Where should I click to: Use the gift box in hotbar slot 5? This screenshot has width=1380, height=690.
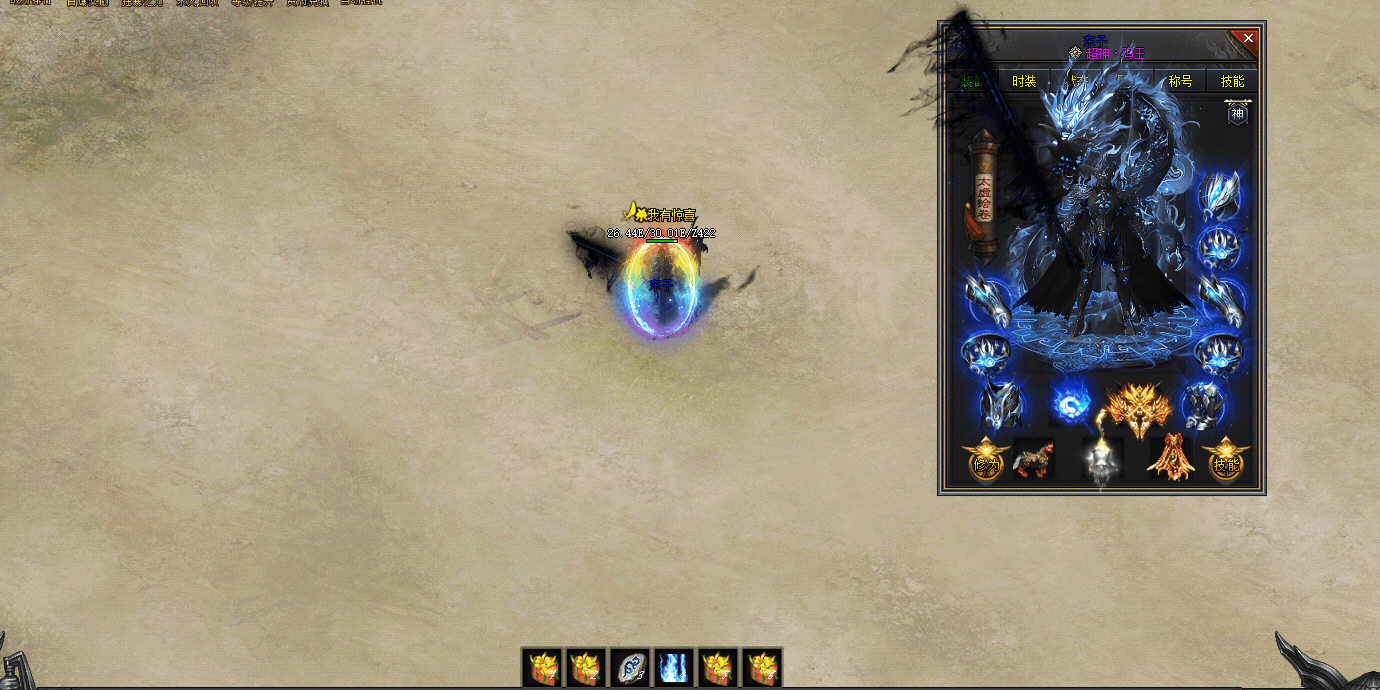click(x=718, y=667)
